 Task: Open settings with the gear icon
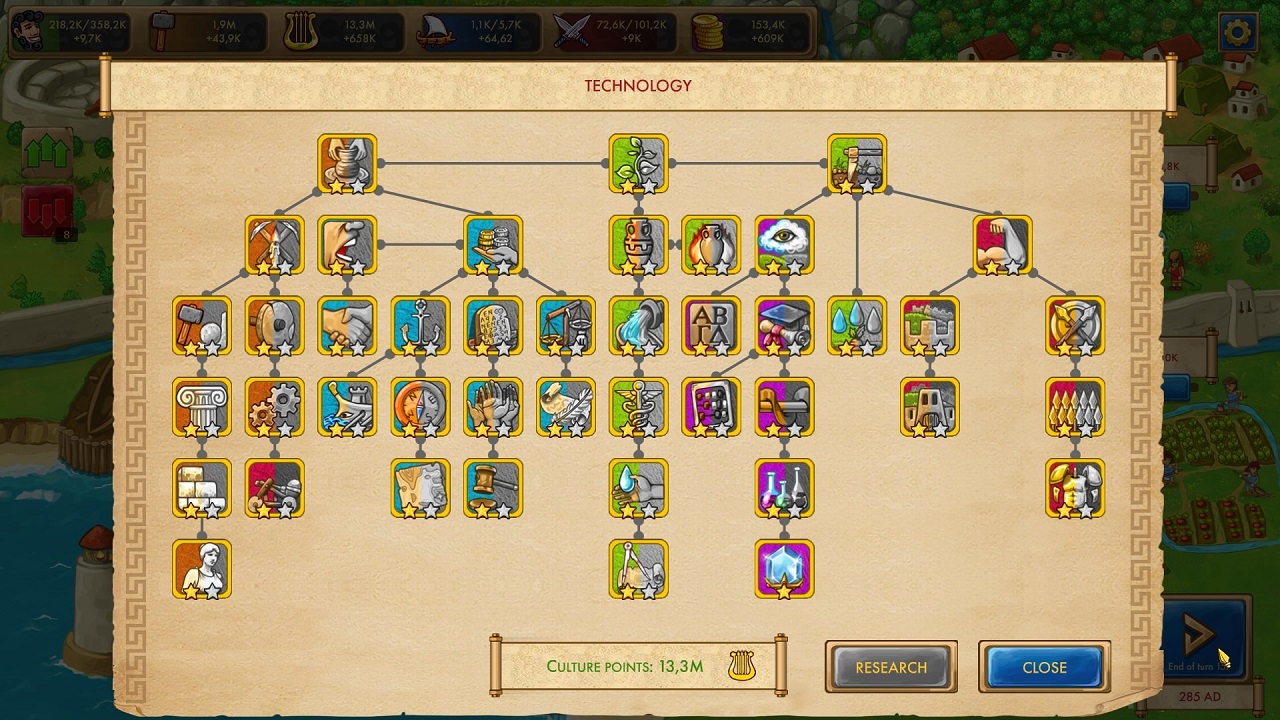point(1237,33)
